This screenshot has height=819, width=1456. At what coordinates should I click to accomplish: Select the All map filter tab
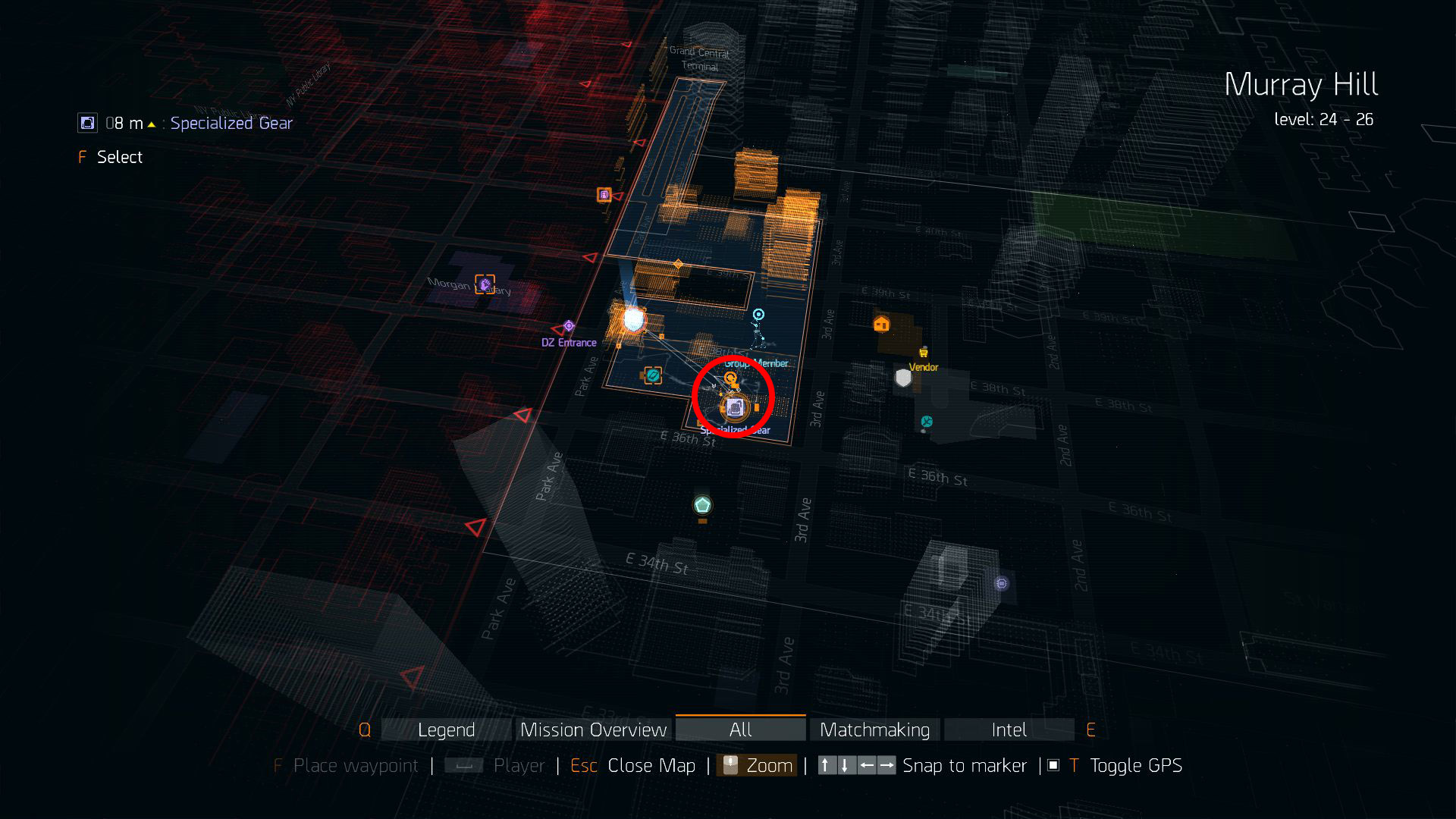click(x=740, y=730)
